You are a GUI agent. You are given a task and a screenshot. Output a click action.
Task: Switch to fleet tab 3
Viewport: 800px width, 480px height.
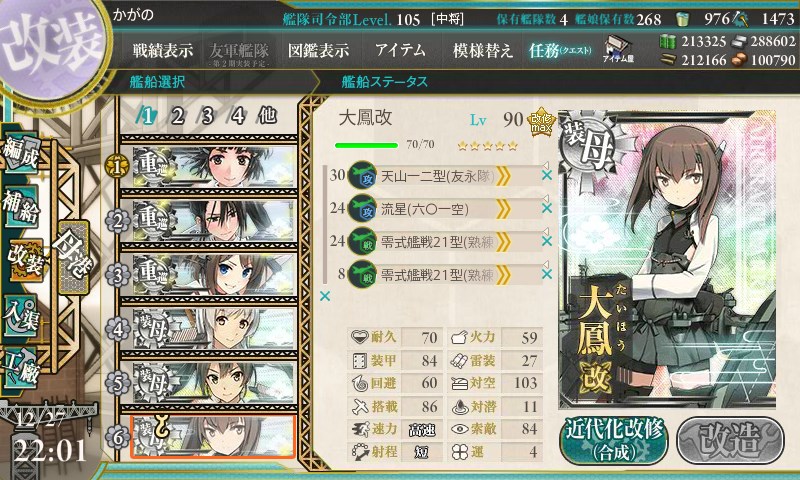coord(207,115)
